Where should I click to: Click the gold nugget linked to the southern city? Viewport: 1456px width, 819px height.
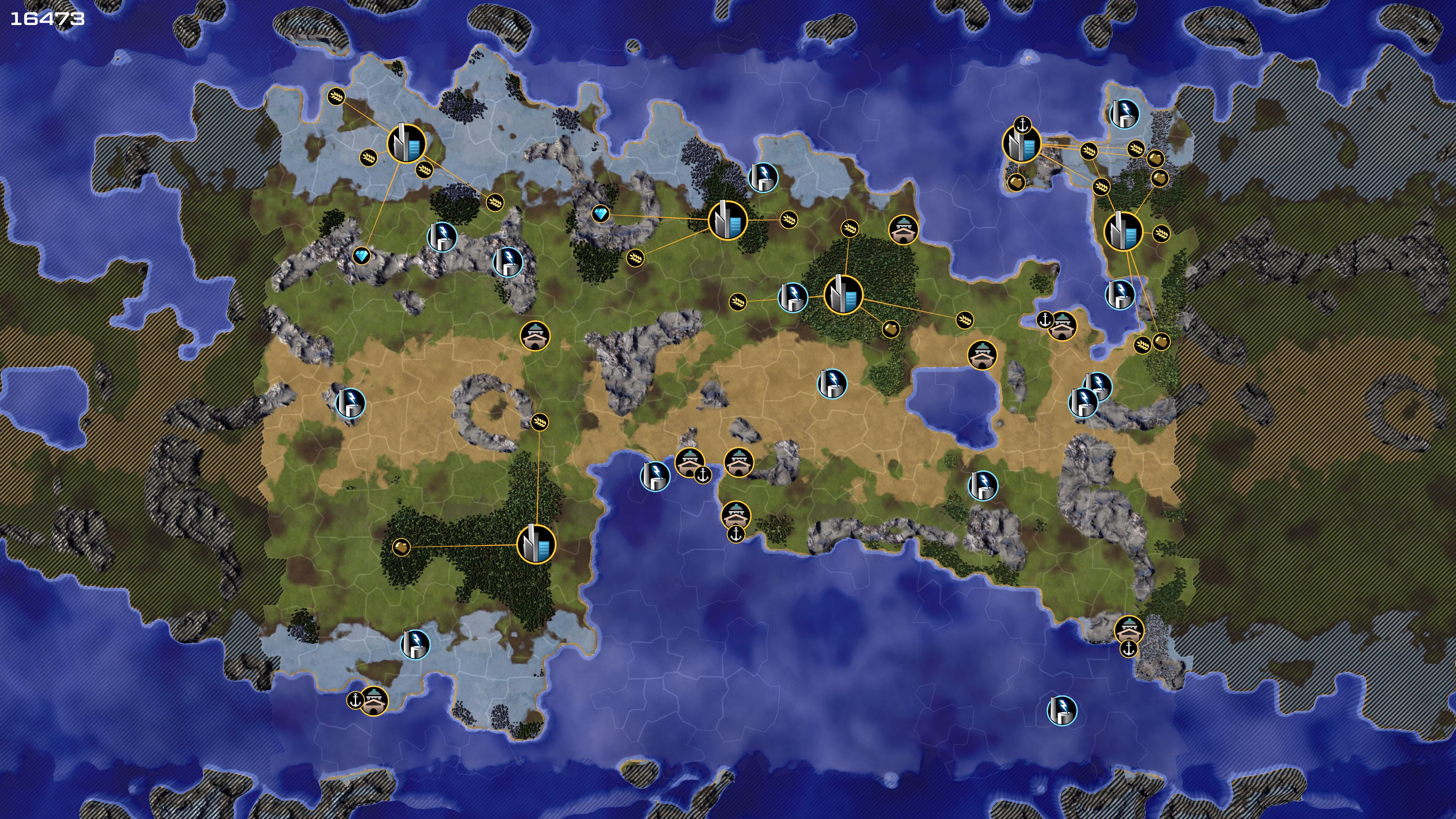(x=401, y=547)
